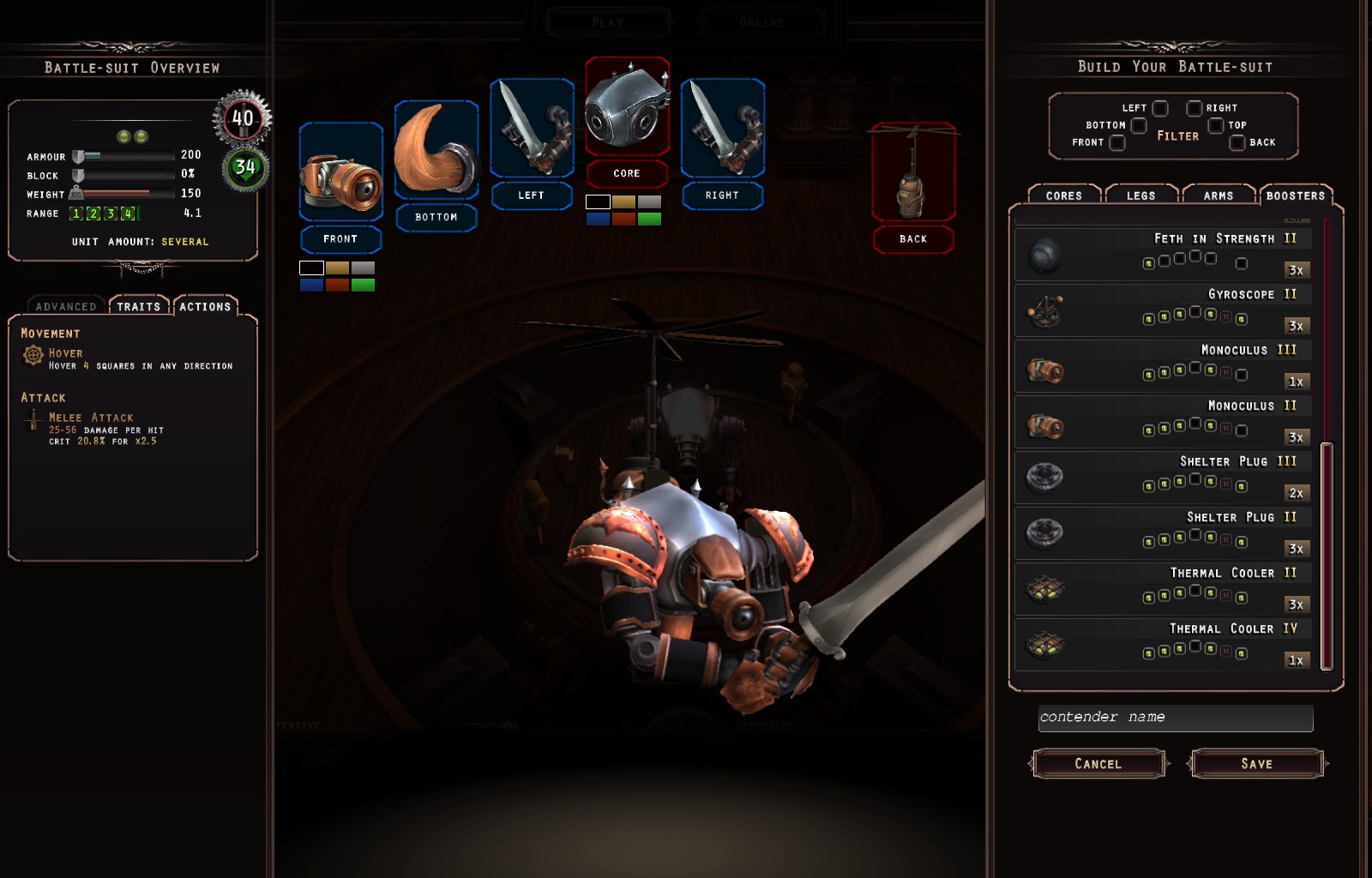Save the battle-suit build
This screenshot has width=1372, height=878.
point(1256,763)
